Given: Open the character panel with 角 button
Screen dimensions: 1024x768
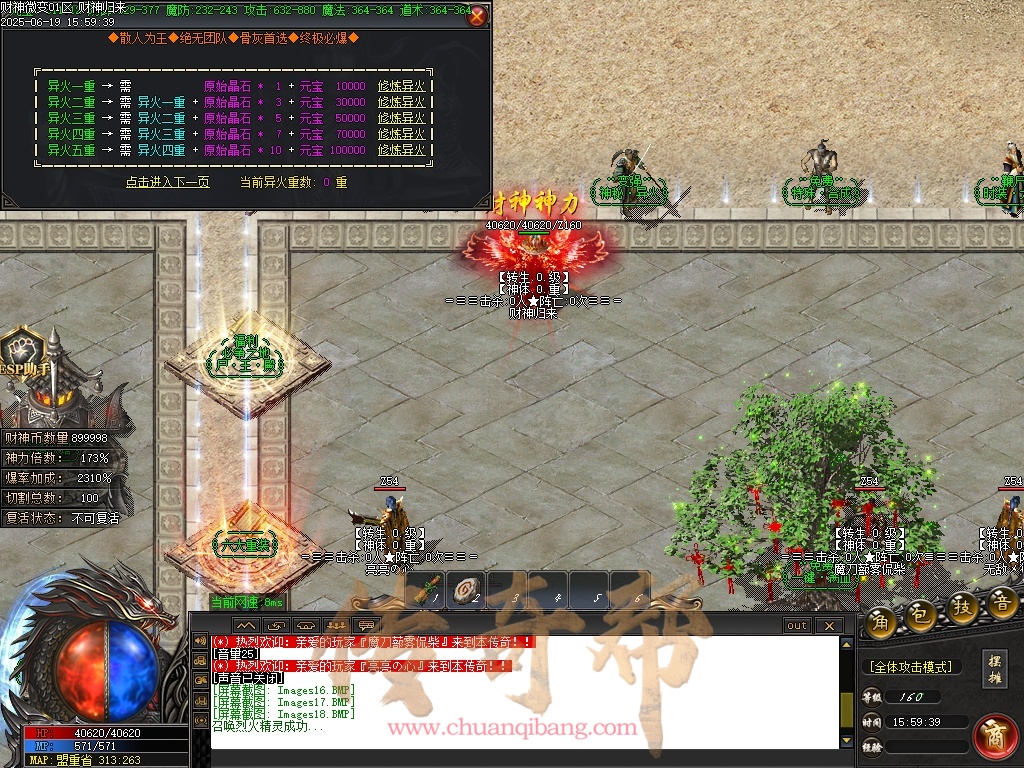Looking at the screenshot, I should pos(881,621).
